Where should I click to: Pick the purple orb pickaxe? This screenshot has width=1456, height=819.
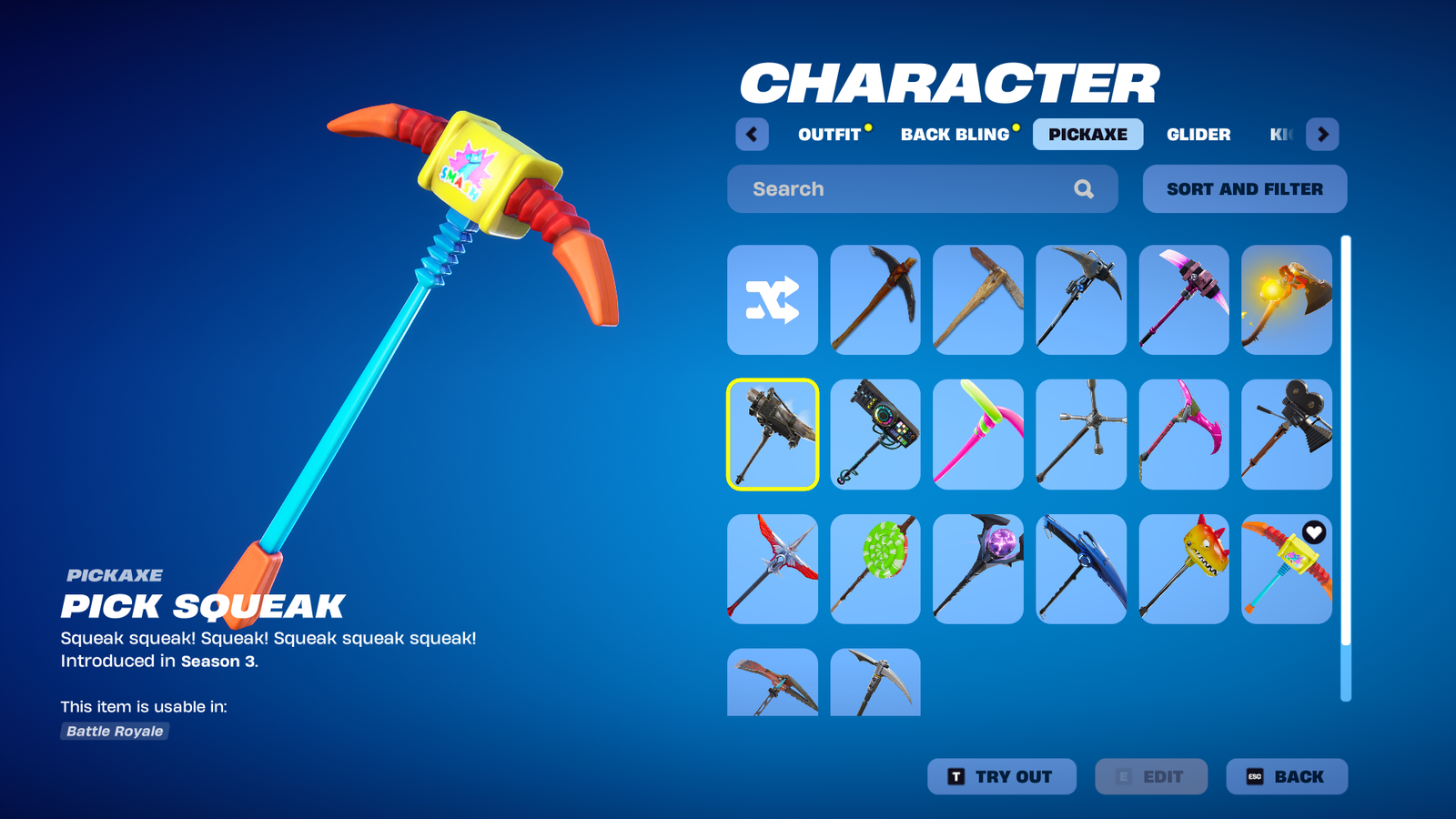click(978, 569)
